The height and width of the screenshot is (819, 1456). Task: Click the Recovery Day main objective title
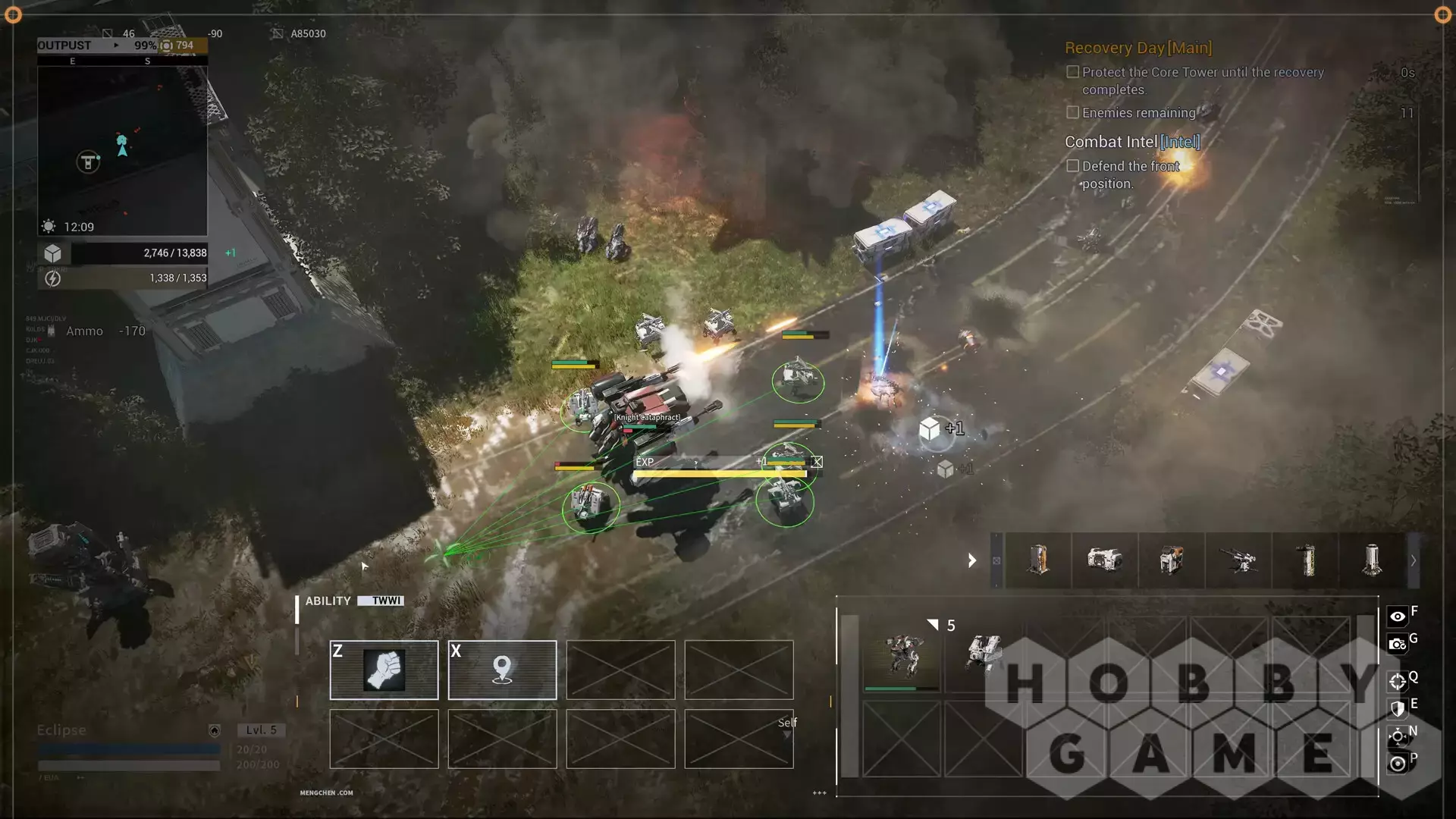[x=1137, y=48]
